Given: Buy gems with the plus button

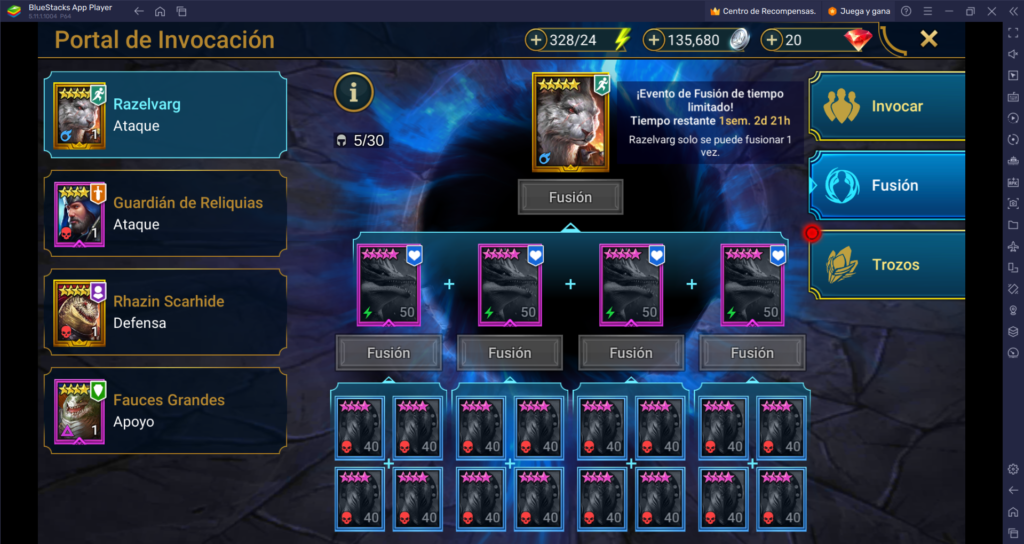Looking at the screenshot, I should (x=772, y=40).
